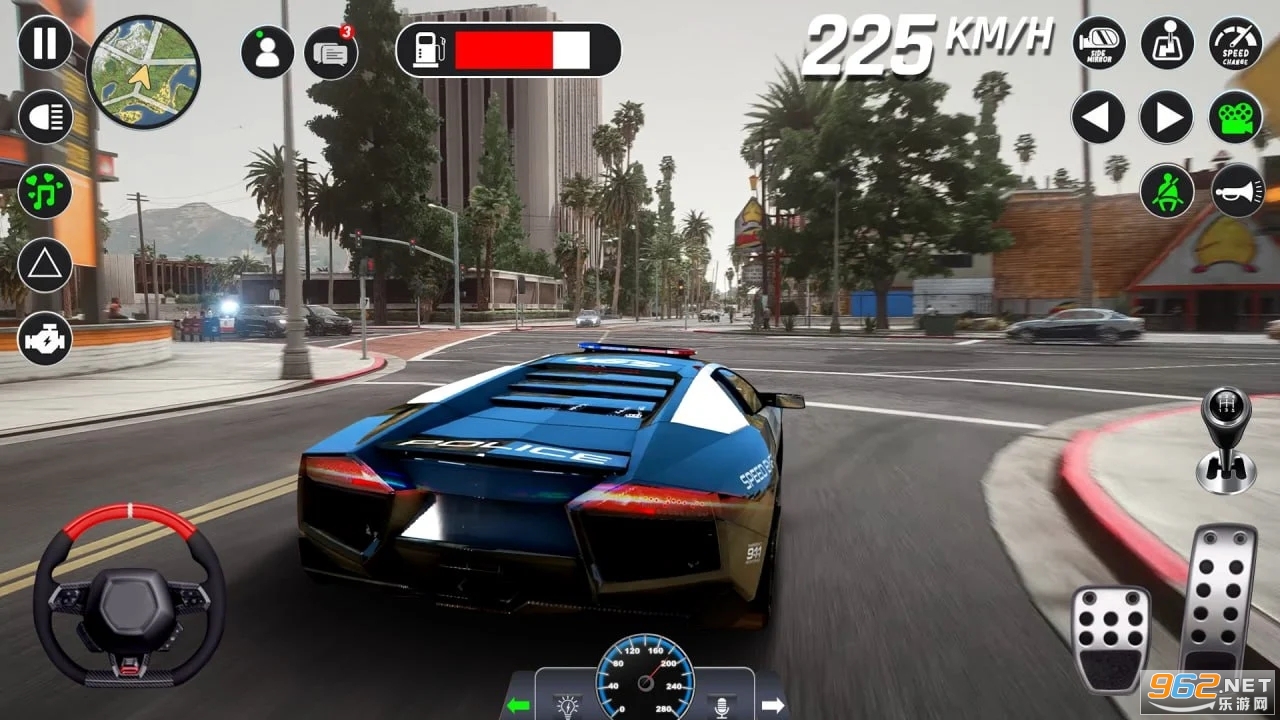Open the circular minimap
1280x720 pixels.
[144, 72]
